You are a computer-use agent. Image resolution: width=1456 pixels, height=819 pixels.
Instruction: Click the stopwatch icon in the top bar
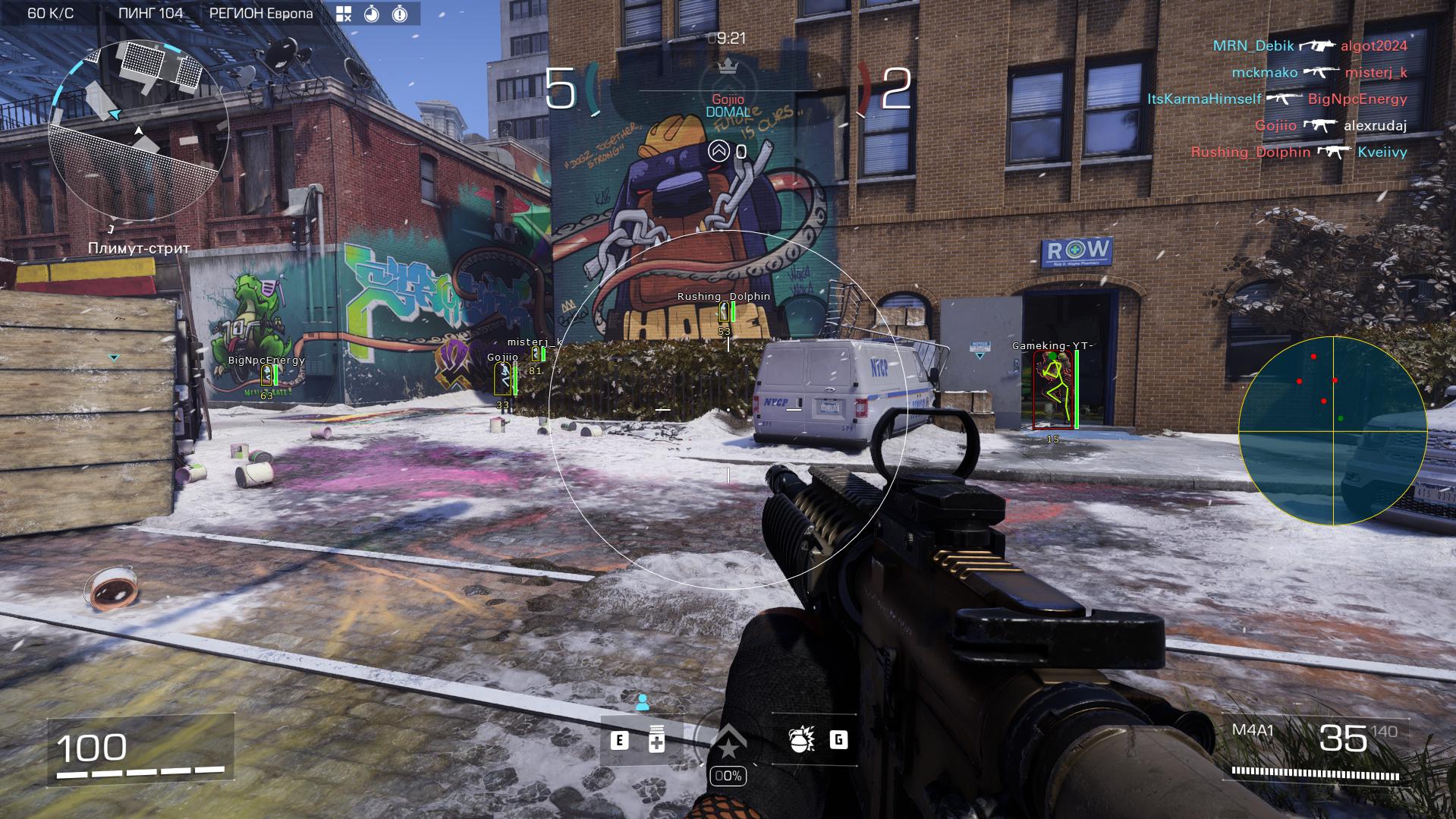click(x=372, y=14)
